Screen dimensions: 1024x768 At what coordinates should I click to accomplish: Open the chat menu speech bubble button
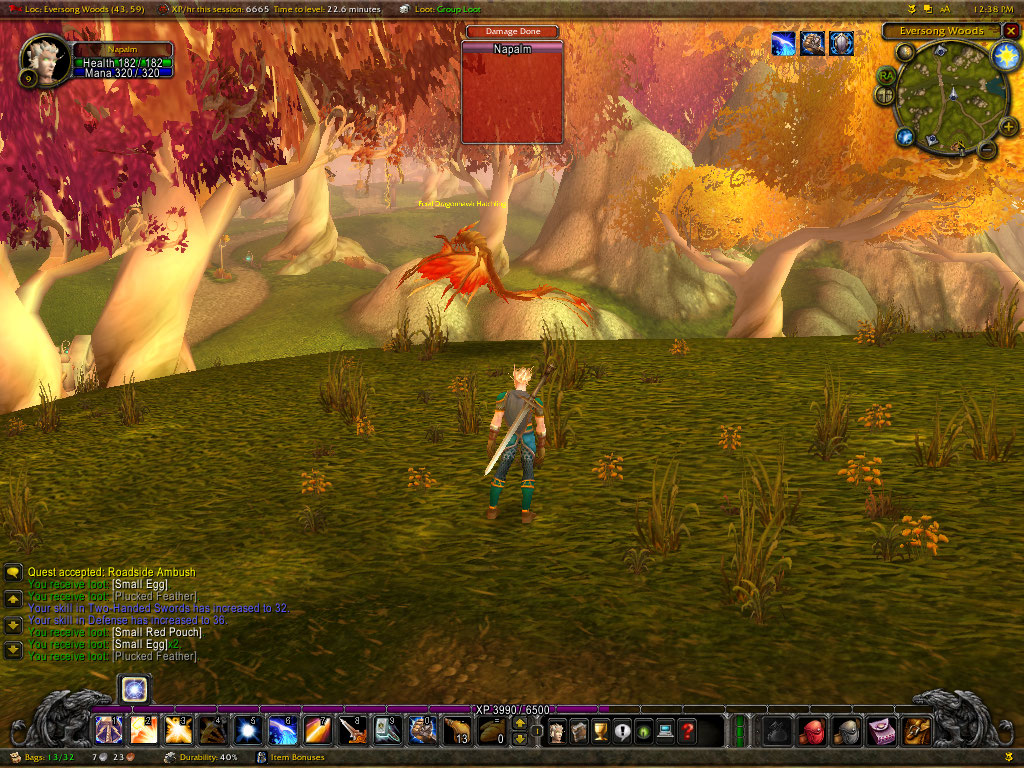tap(13, 573)
